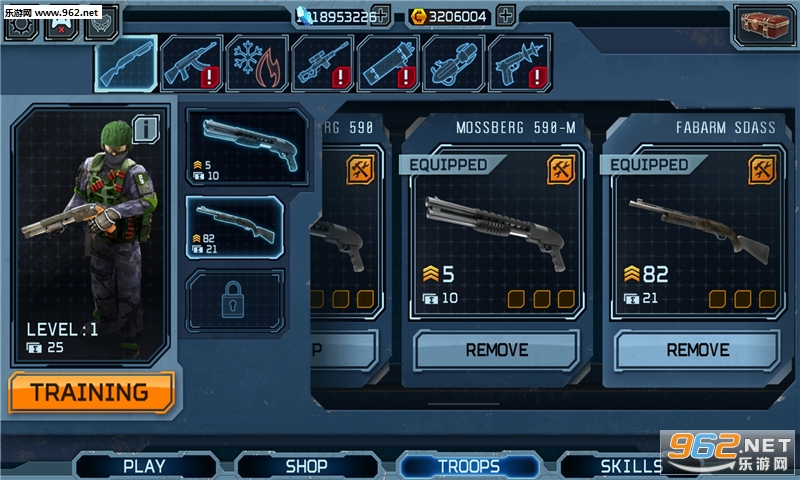Open the spiked blaster pistol category

(x=520, y=64)
